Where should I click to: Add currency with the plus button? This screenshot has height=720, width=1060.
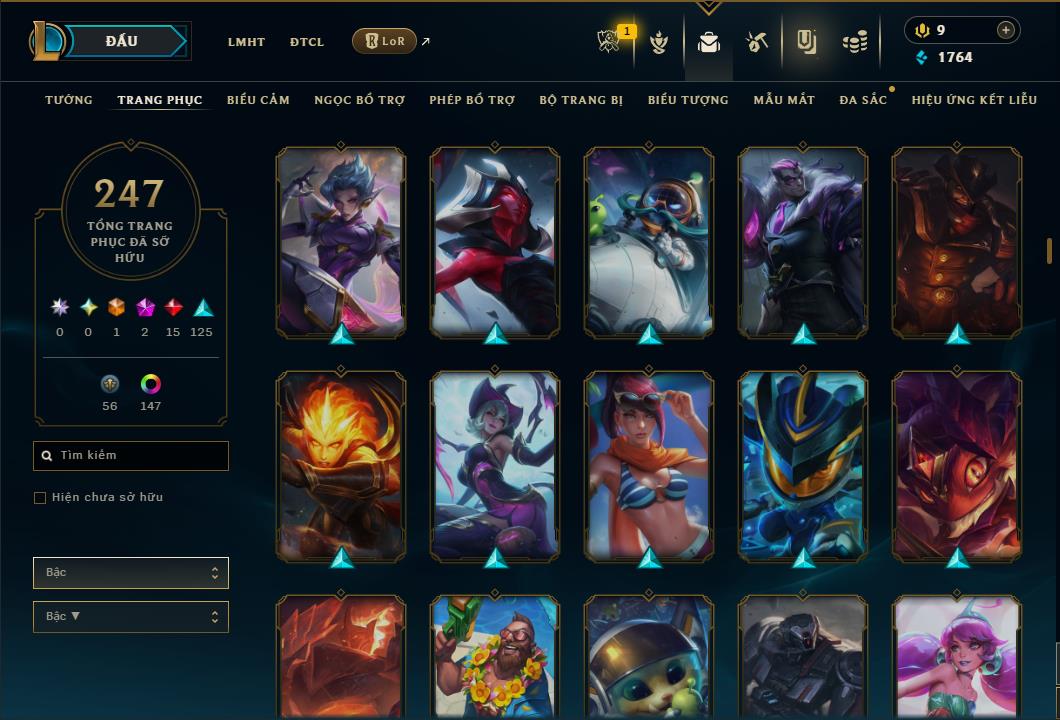point(1006,30)
